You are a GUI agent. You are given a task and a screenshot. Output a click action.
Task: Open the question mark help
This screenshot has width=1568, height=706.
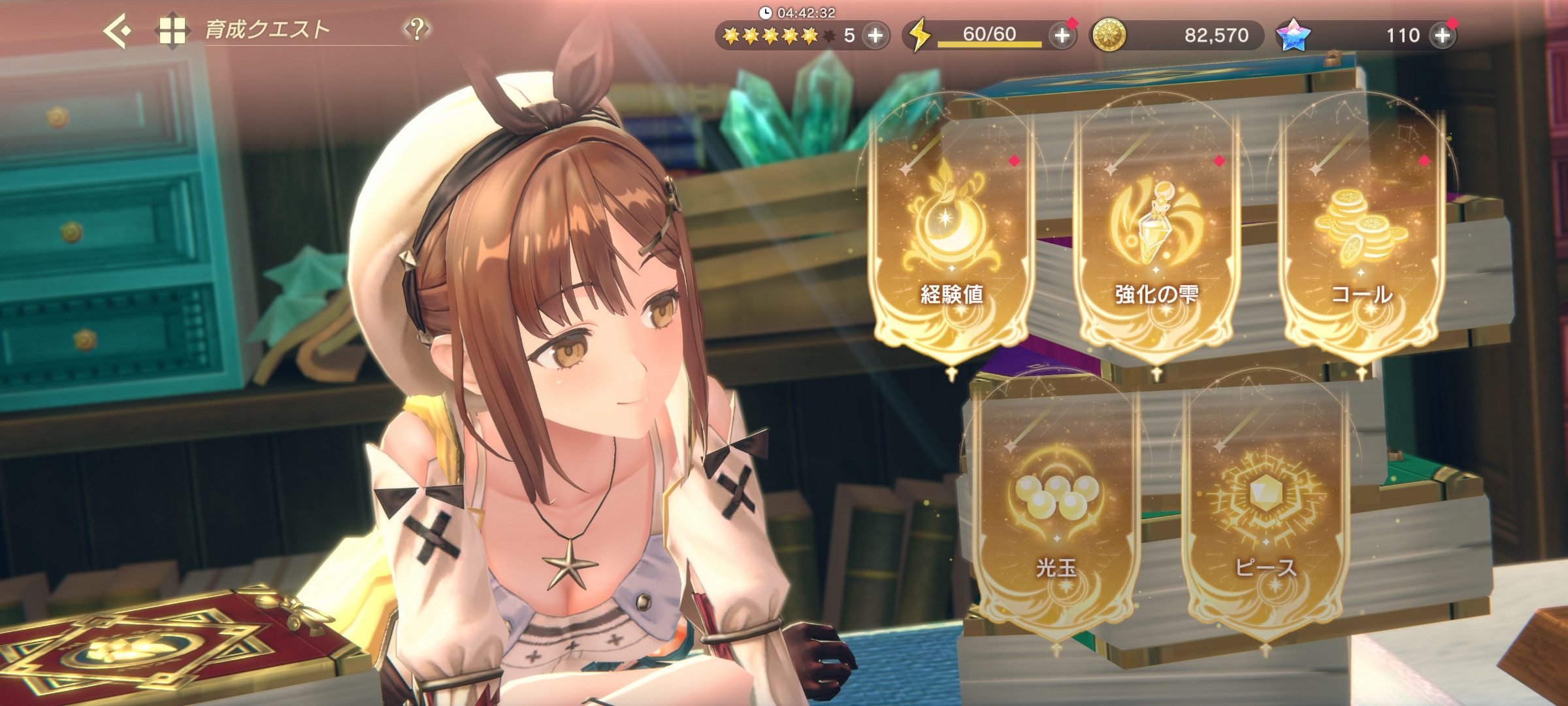pos(417,29)
